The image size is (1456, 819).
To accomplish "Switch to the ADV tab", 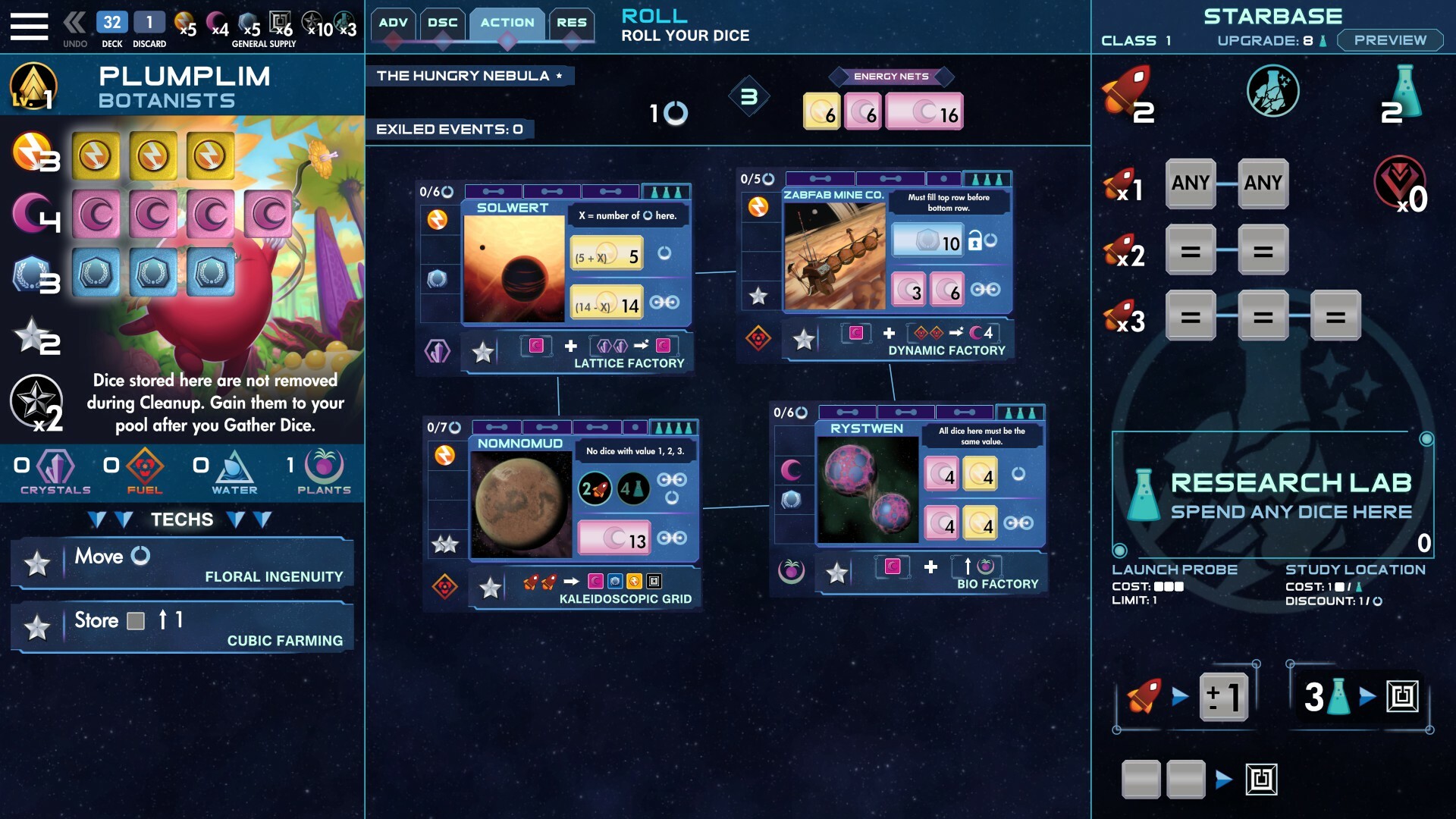I will [394, 23].
